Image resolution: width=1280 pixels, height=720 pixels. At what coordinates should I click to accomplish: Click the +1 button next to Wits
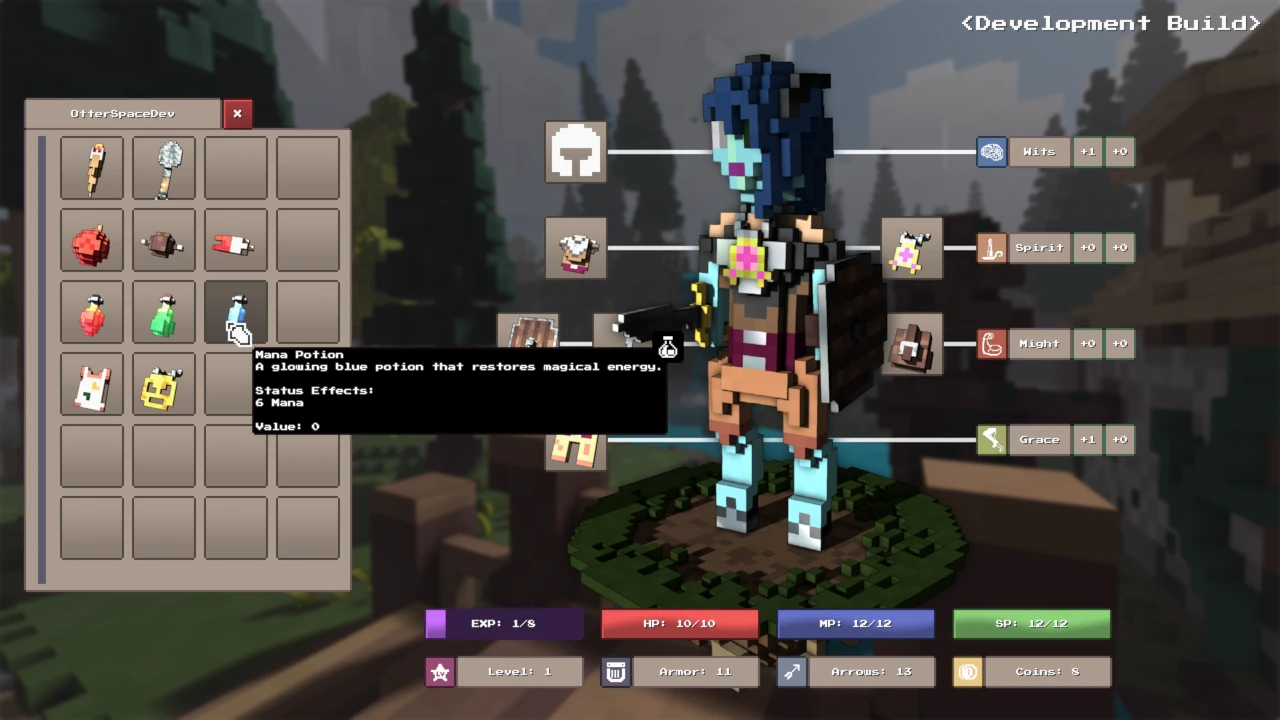tap(1087, 151)
